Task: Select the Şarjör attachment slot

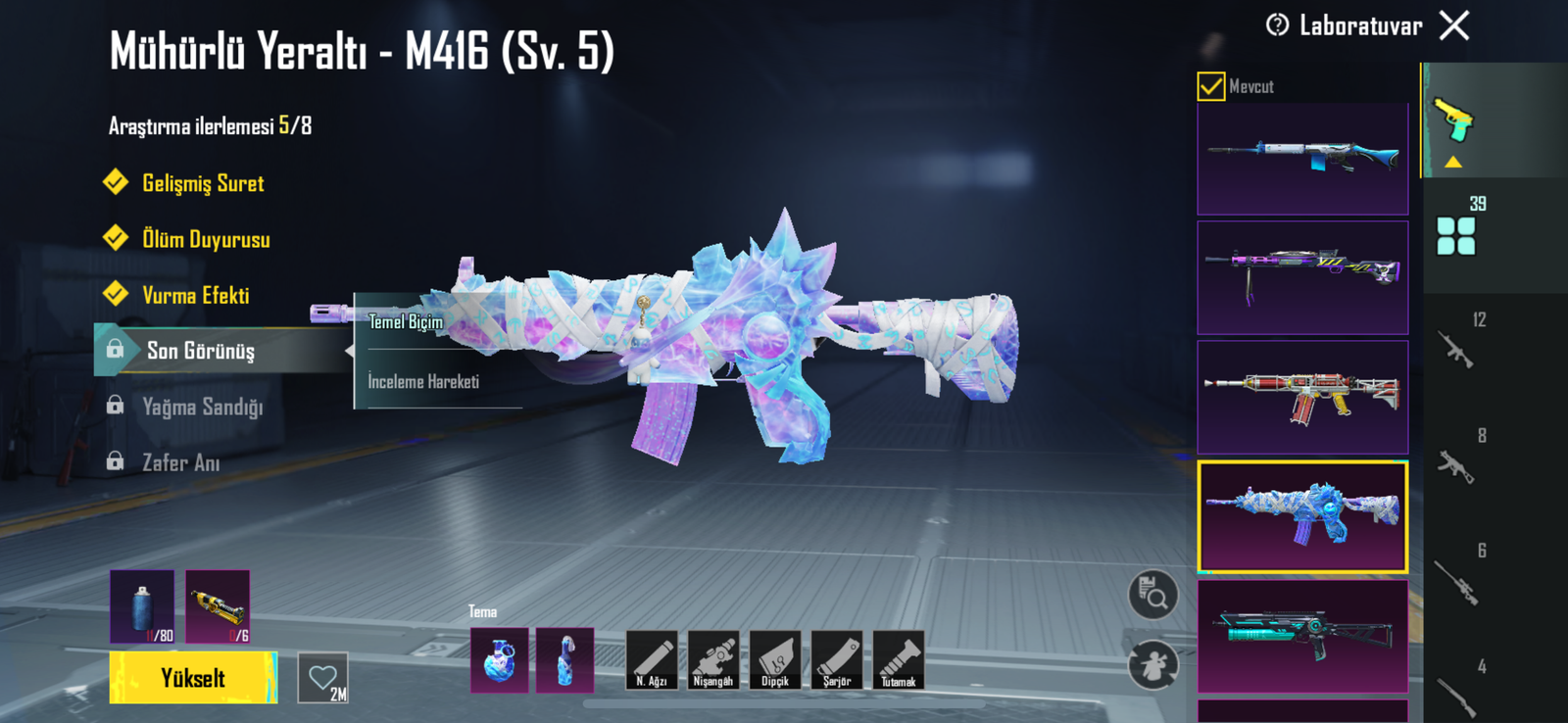Action: coord(837,659)
